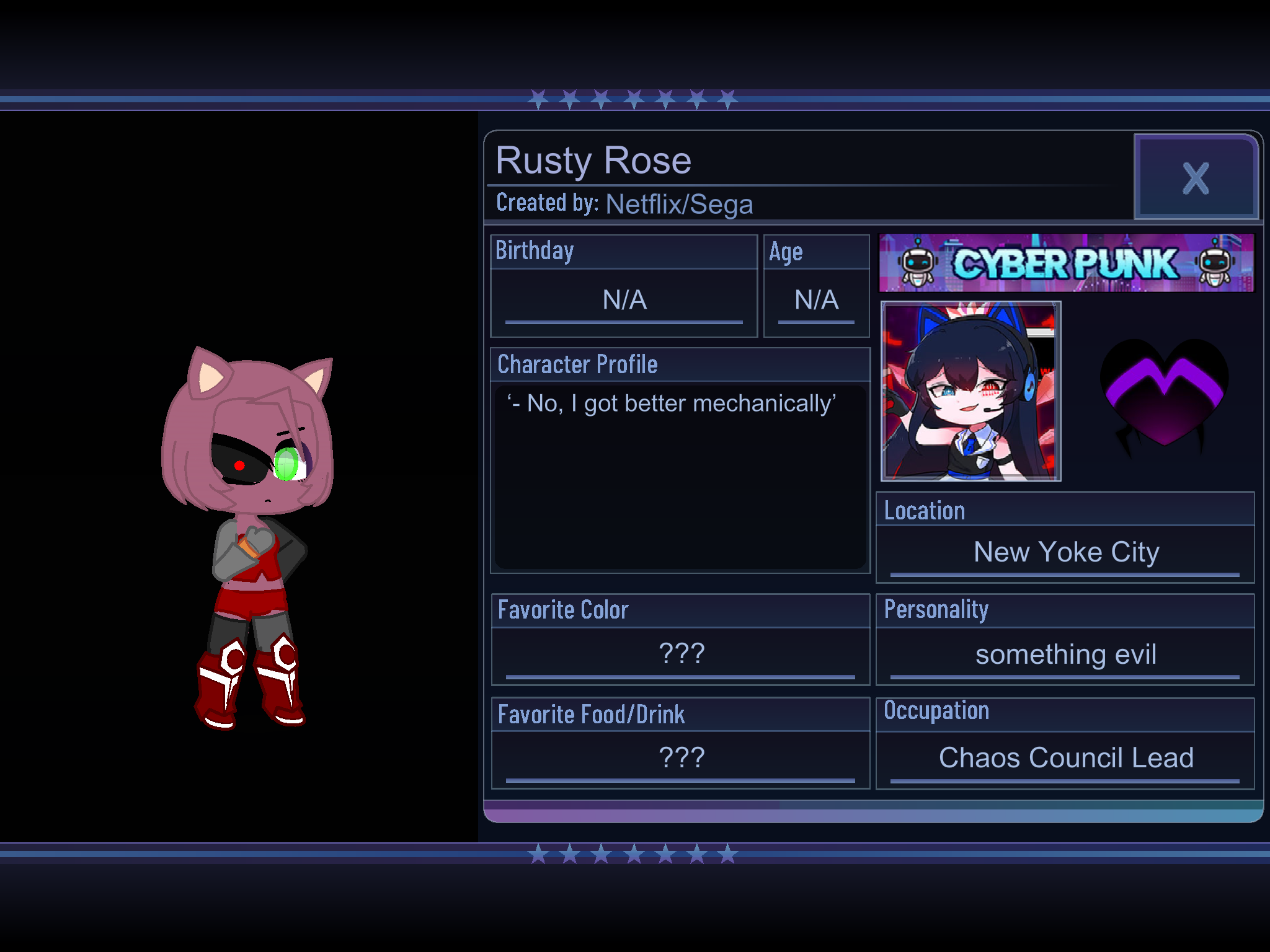Click the Location field reading New Yoke City
1270x952 pixels.
(x=1067, y=552)
